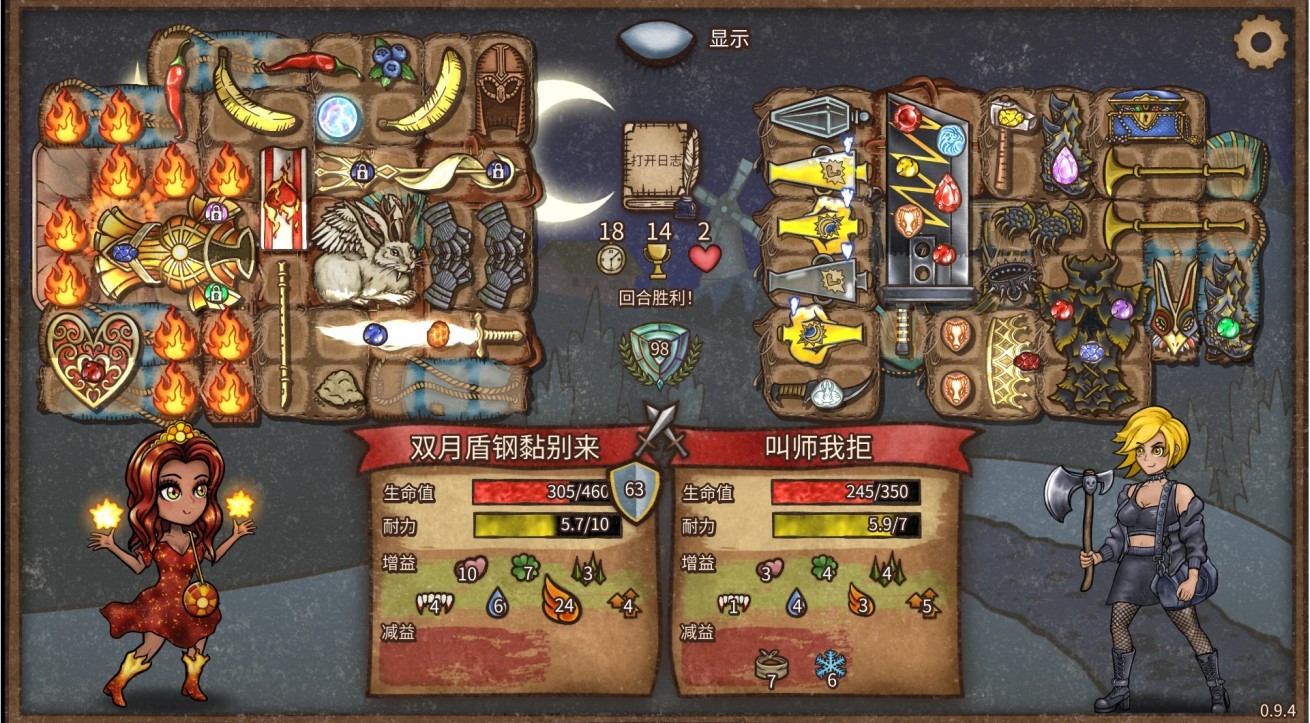Screen dimensions: 1310x723
Task: Select the curved dagger in the enemy backpack
Action: [x=820, y=392]
